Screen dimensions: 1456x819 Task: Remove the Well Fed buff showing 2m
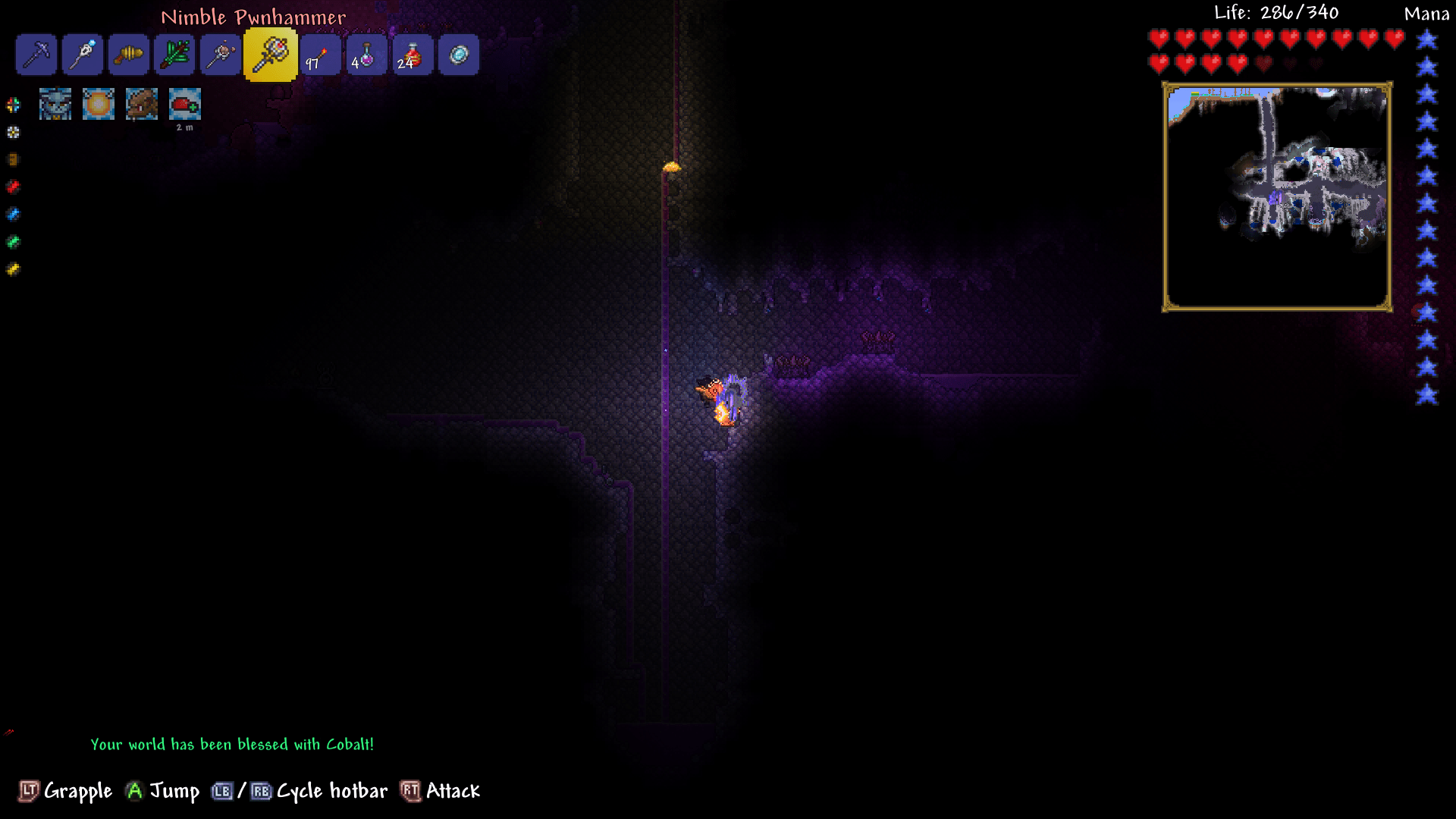click(184, 104)
